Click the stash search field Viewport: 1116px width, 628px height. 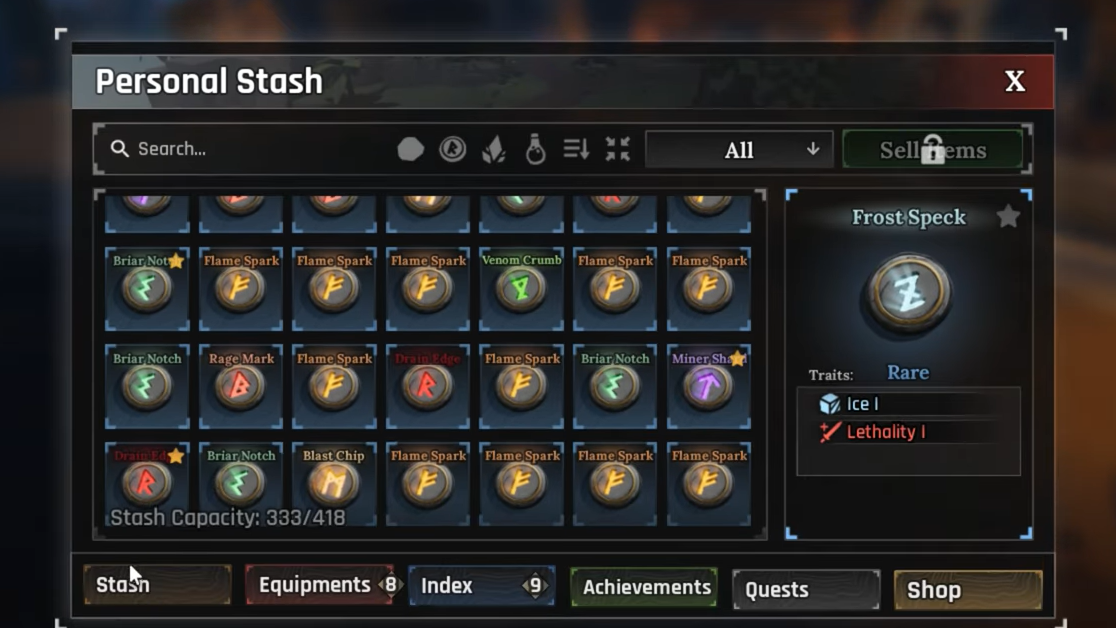click(250, 149)
